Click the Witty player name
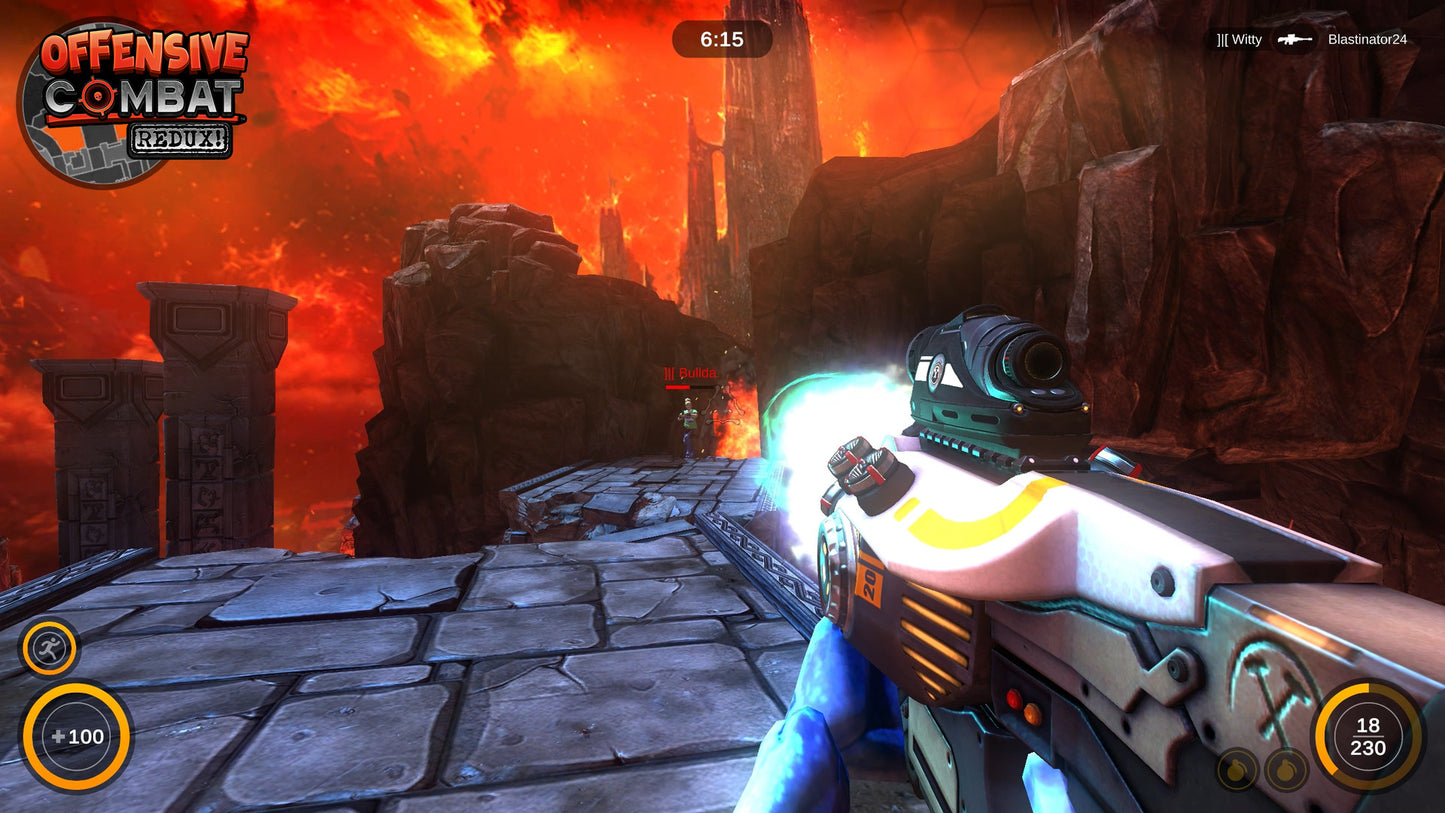The image size is (1445, 813). (1241, 40)
